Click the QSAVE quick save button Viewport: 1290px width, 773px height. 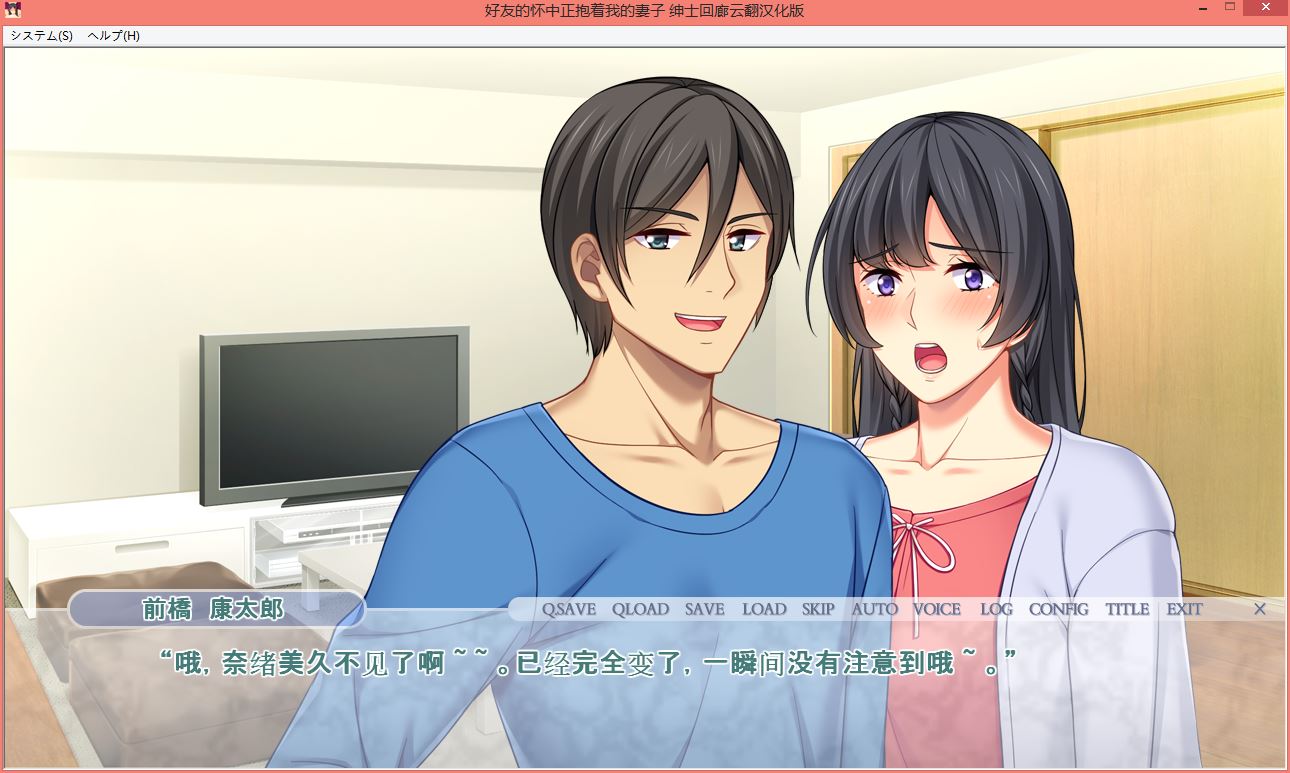click(568, 609)
